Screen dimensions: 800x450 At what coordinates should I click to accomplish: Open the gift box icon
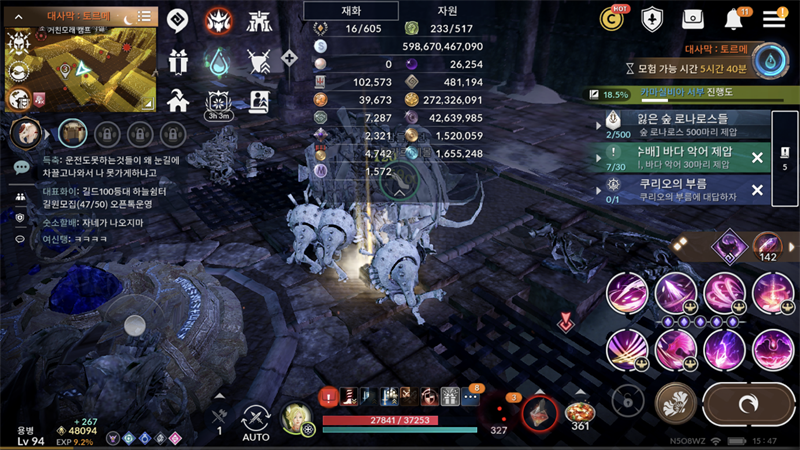click(x=178, y=62)
